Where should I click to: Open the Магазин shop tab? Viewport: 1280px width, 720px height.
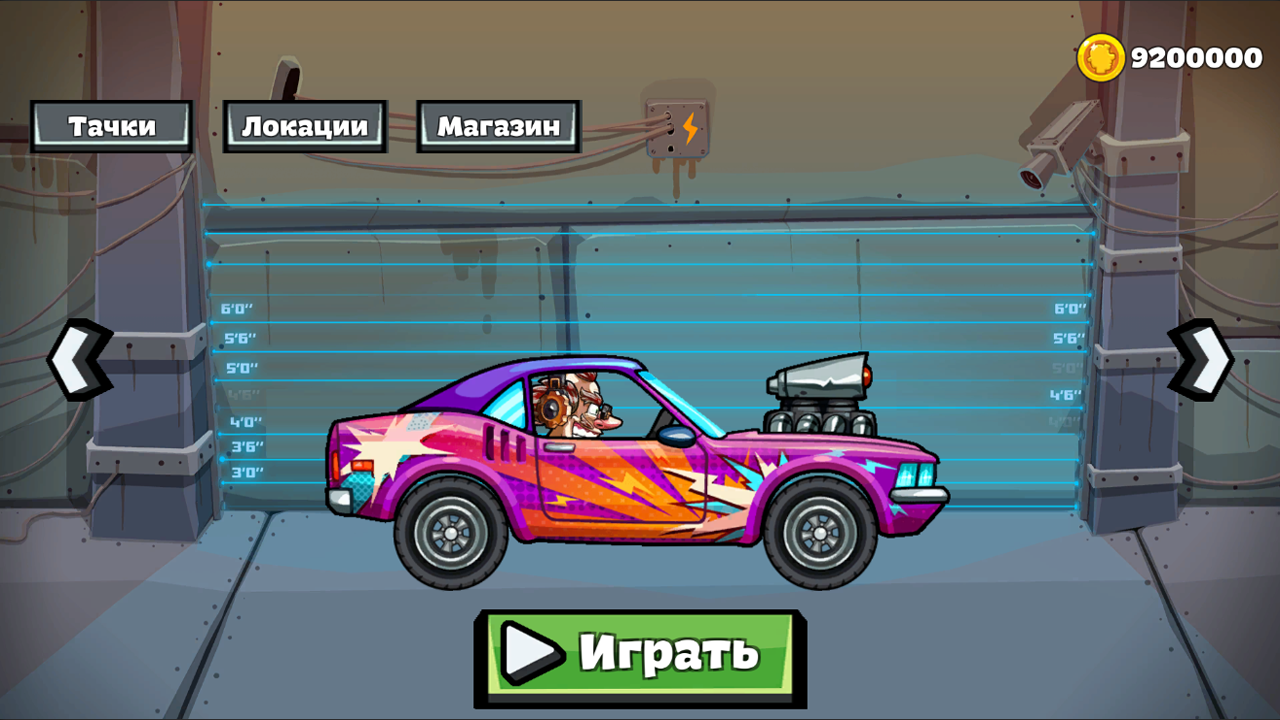click(497, 126)
